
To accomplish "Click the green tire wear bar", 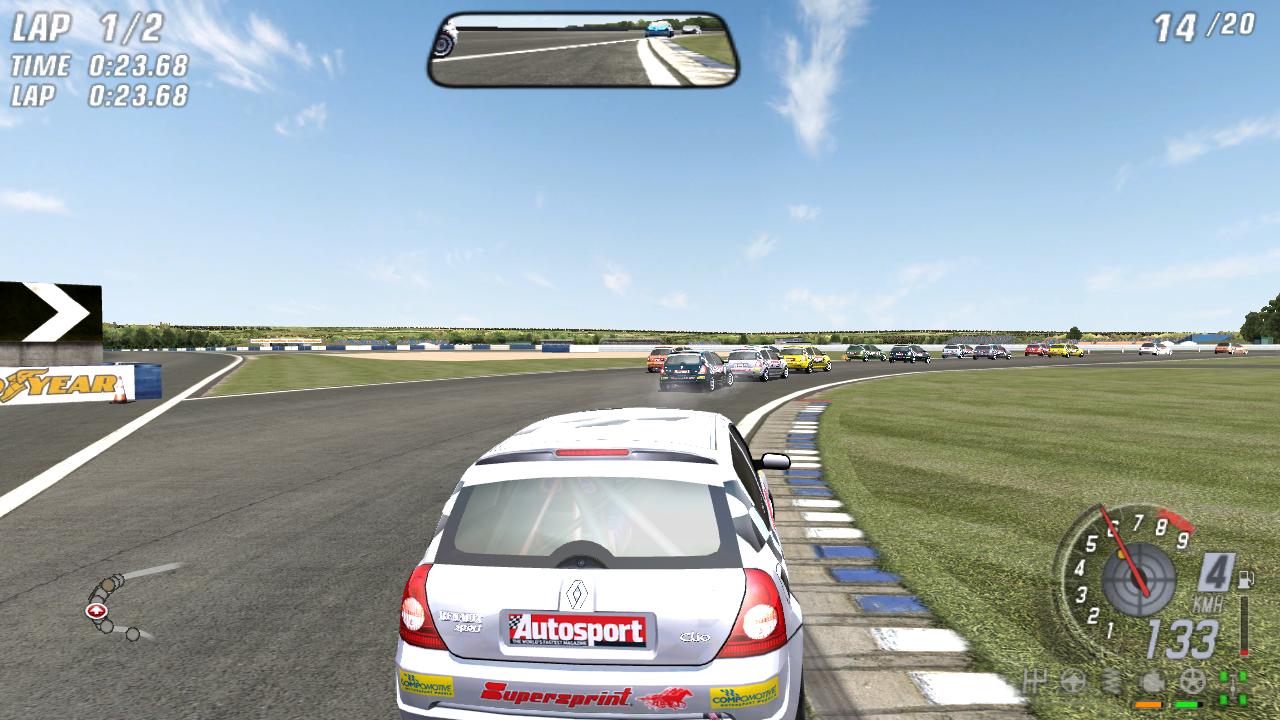I will (x=1185, y=703).
